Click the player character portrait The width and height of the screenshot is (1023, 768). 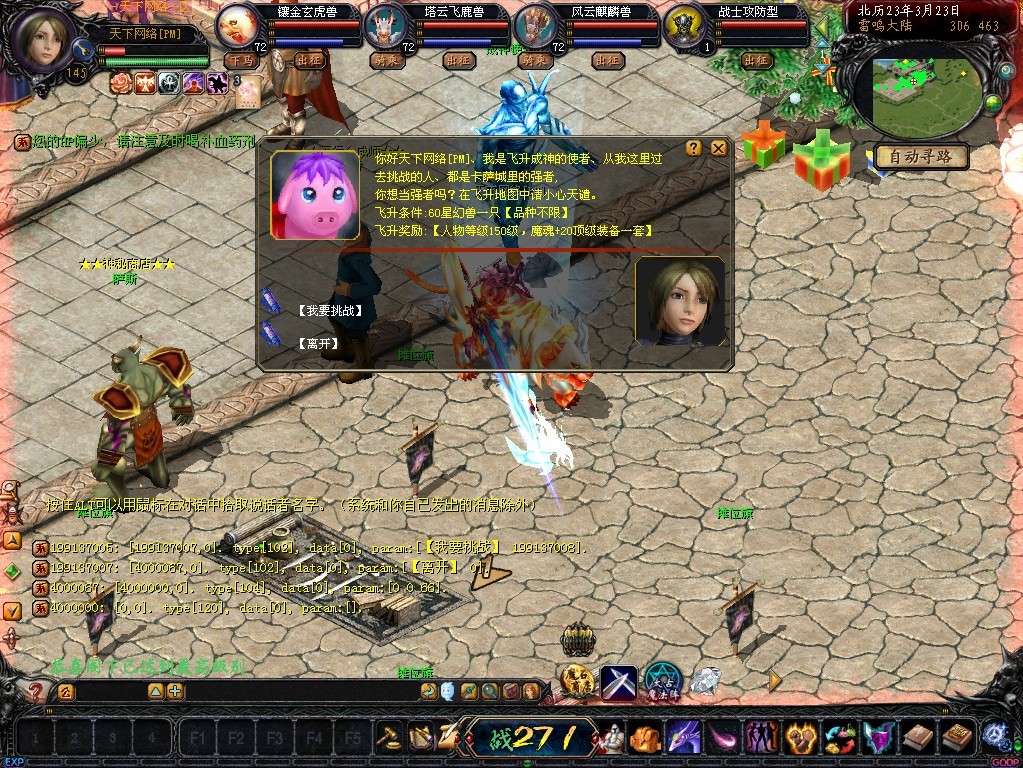[x=44, y=38]
